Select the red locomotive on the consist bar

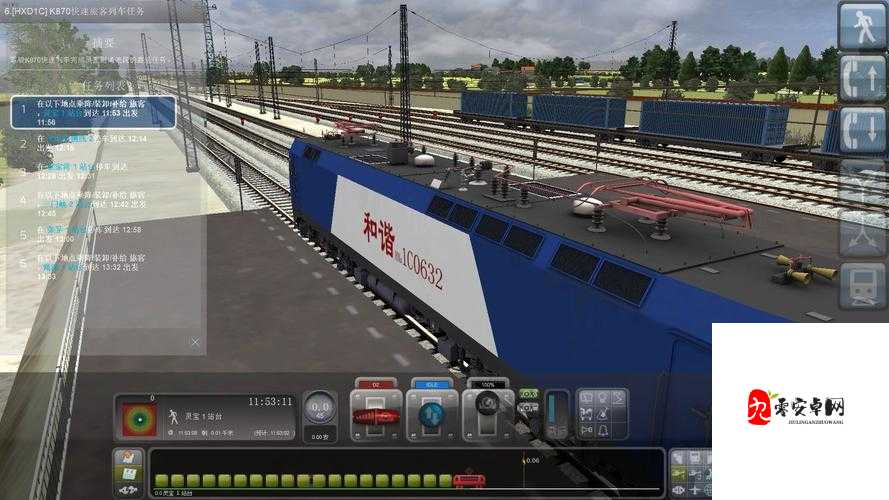[463, 481]
